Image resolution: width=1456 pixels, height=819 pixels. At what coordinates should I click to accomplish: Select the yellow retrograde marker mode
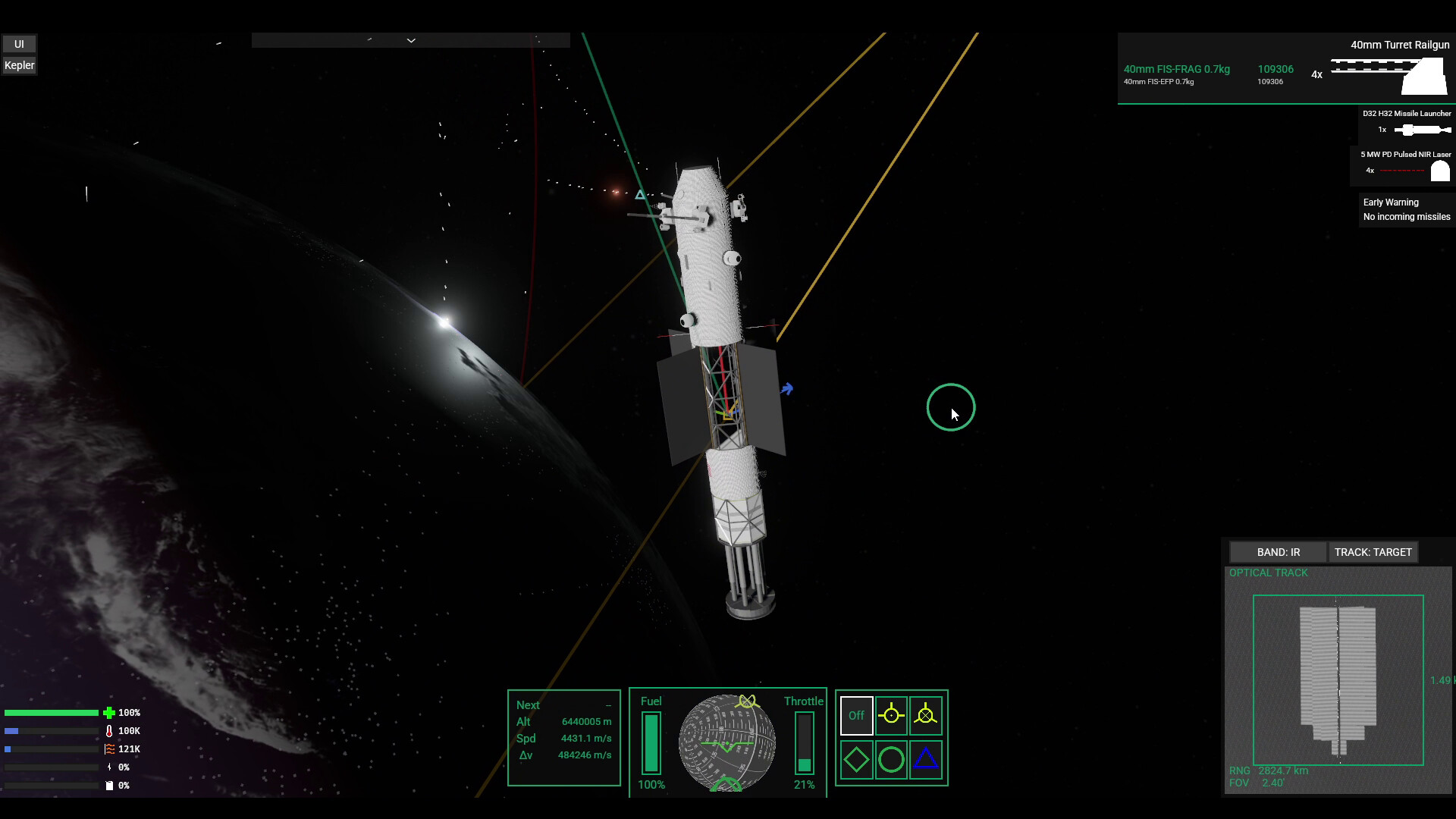click(925, 715)
